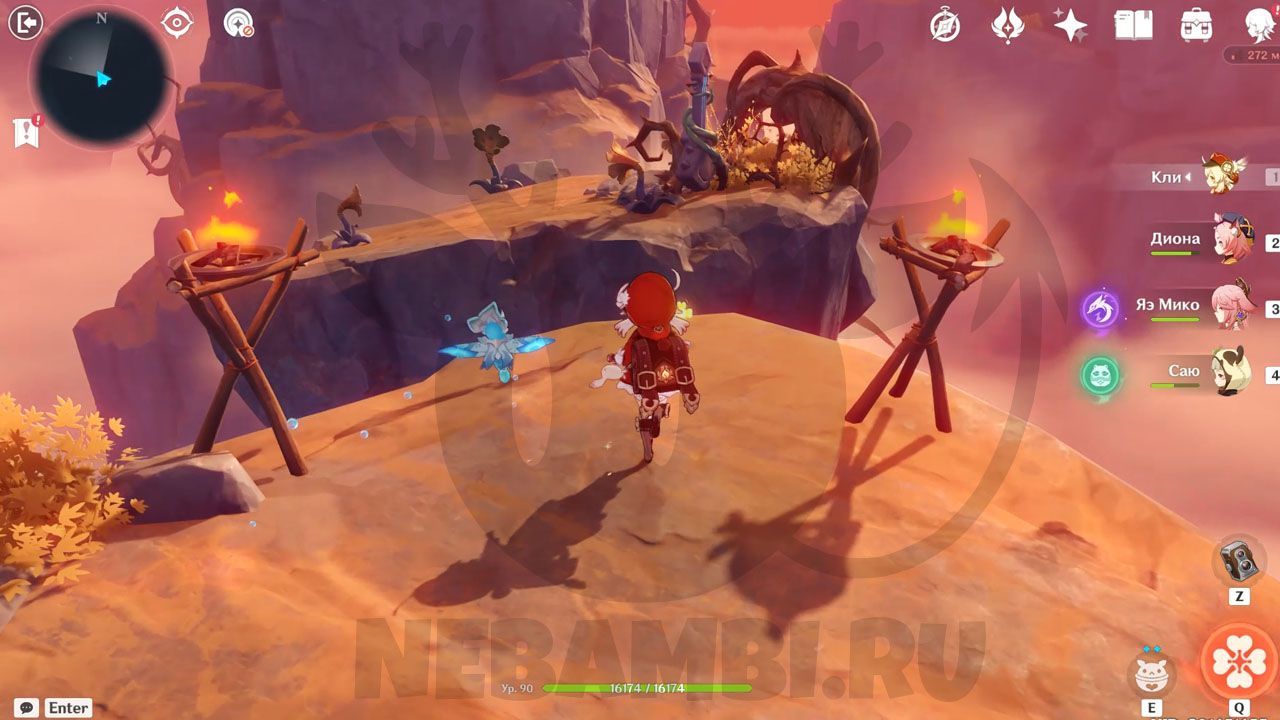Open the quest journal bookmark icon
1280x720 pixels.
click(x=27, y=132)
